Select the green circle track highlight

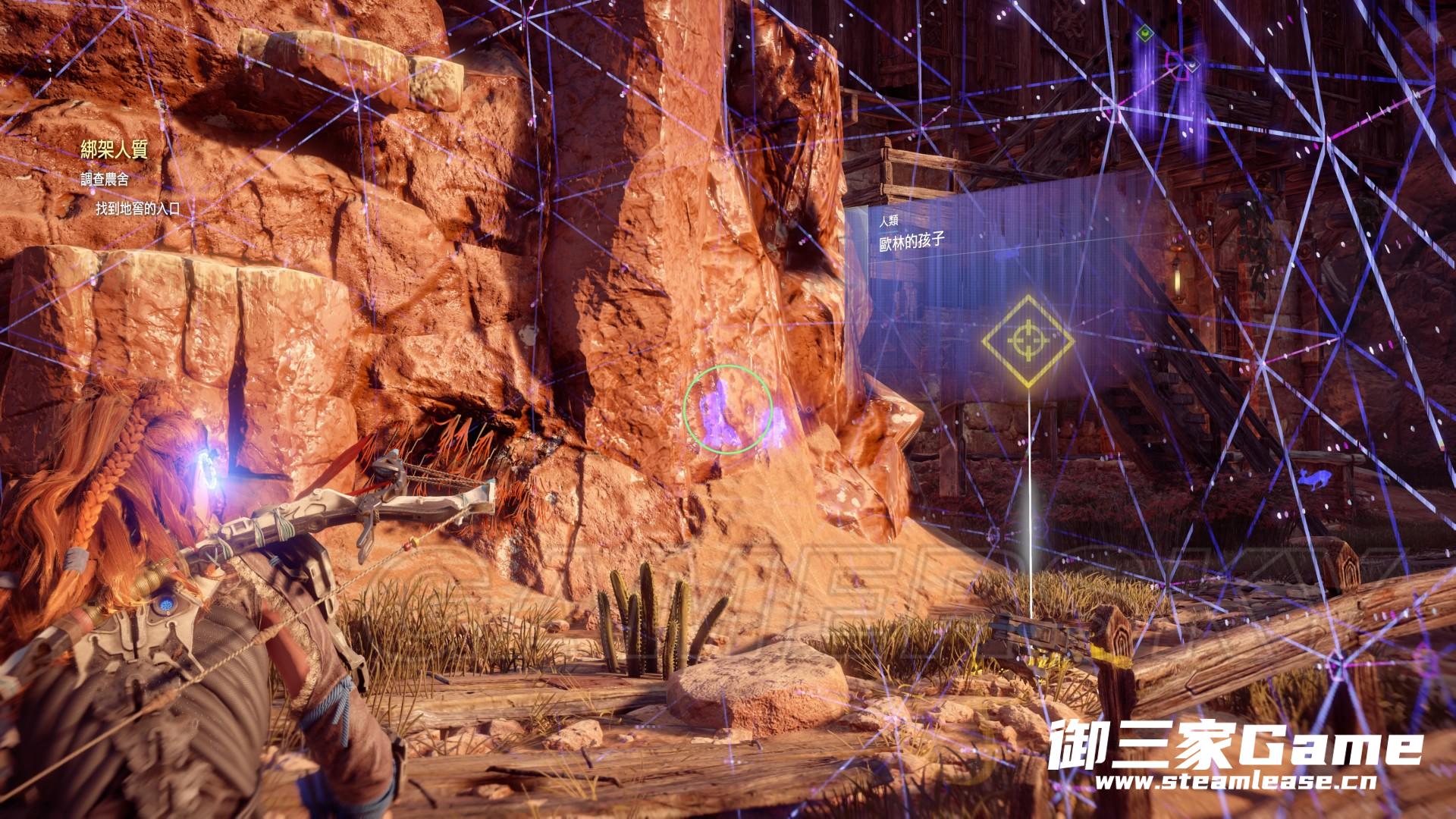[x=727, y=409]
